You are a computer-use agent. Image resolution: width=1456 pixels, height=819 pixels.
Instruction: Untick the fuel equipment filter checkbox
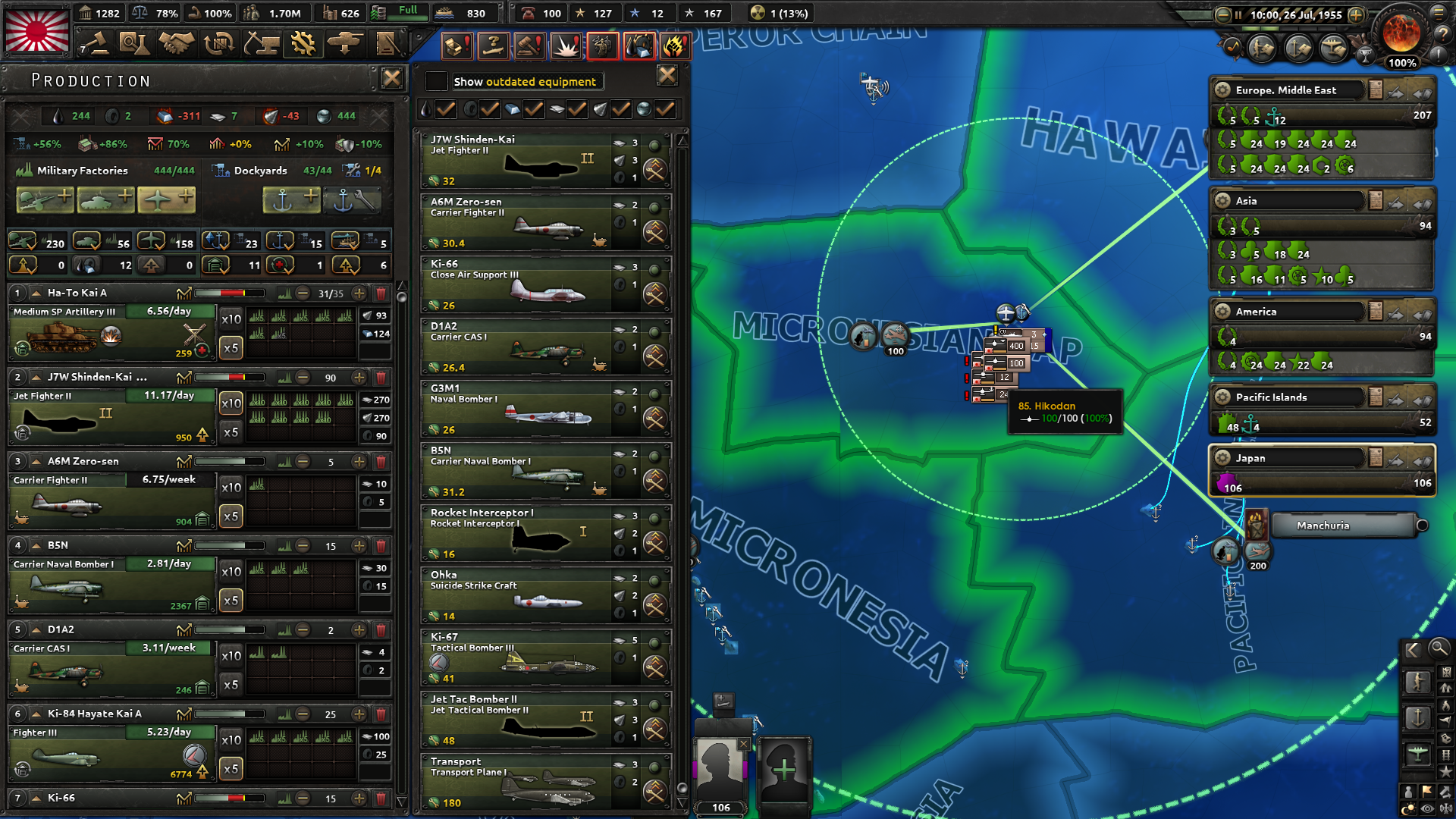[446, 109]
